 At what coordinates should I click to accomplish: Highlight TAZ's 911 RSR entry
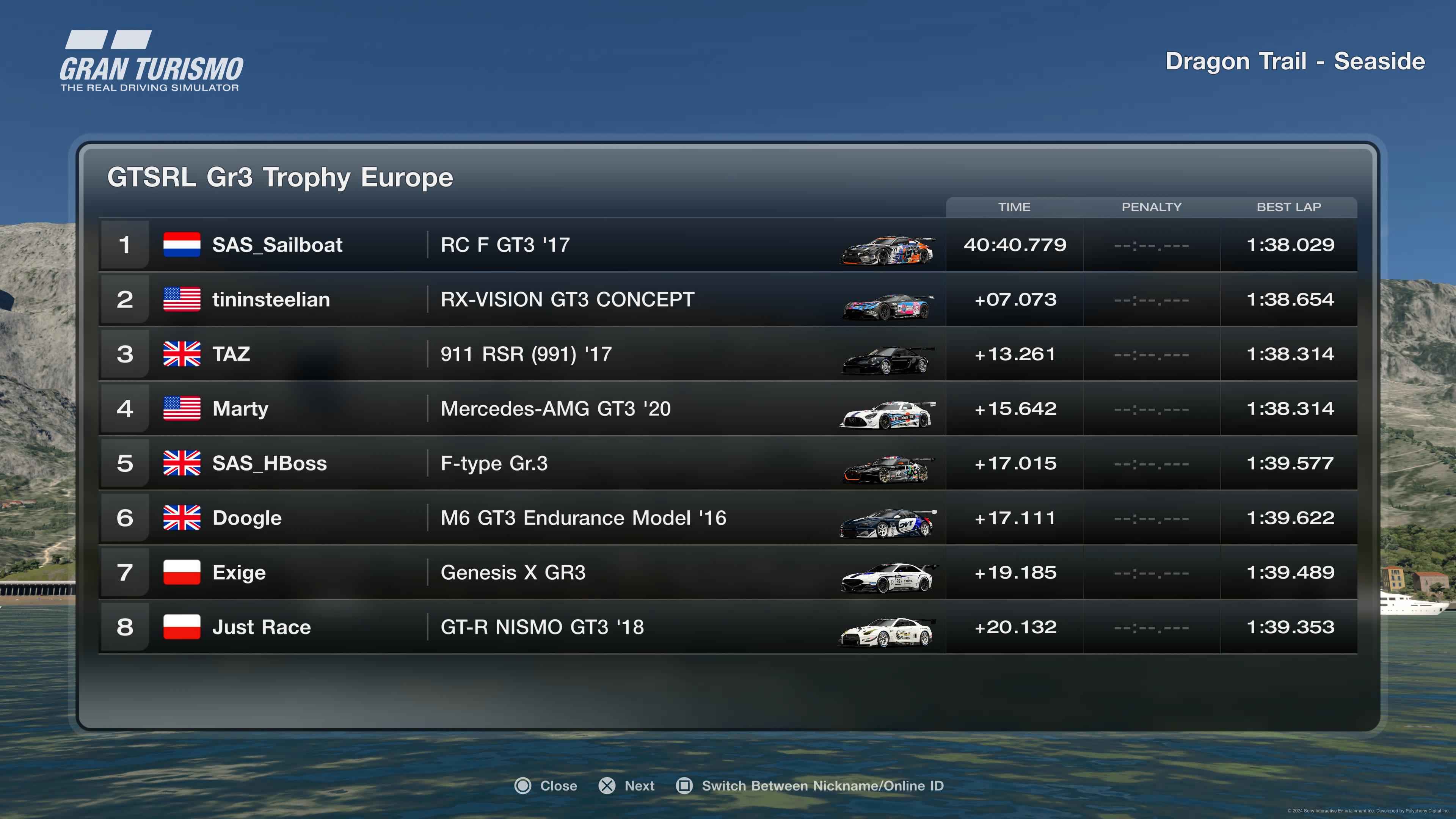[x=728, y=354]
